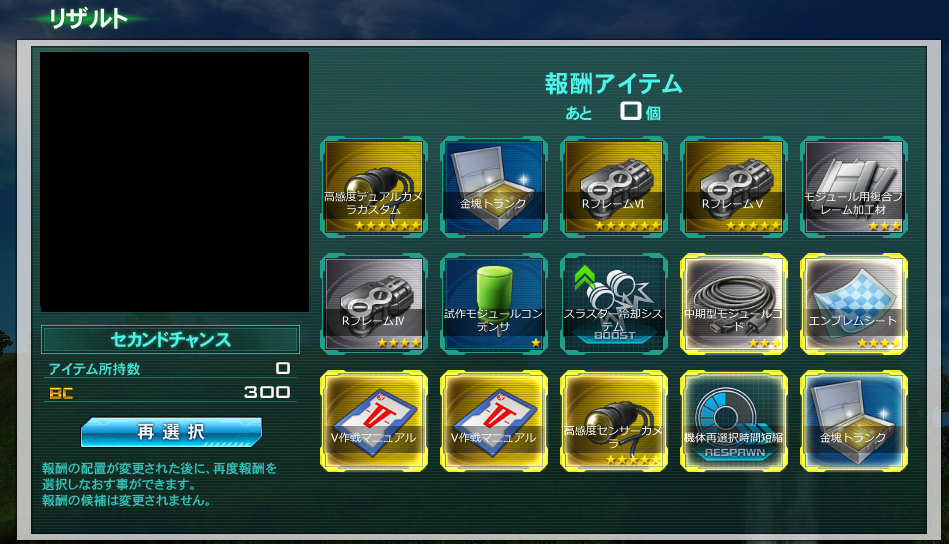This screenshot has width=949, height=544.
Task: Pick the RフレームV reward item
Action: tap(734, 186)
